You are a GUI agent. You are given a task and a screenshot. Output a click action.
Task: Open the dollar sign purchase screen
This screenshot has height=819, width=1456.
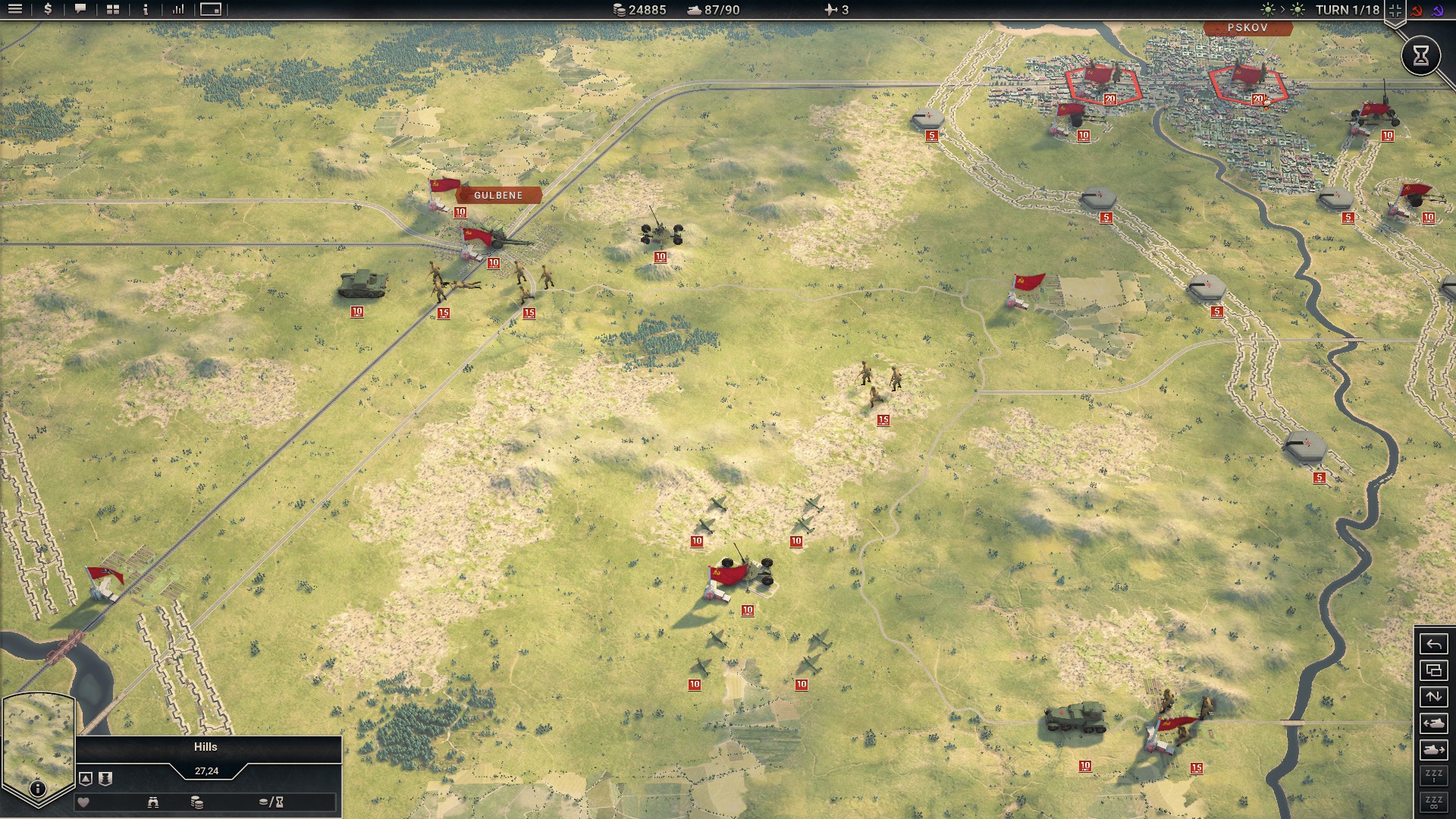coord(48,10)
